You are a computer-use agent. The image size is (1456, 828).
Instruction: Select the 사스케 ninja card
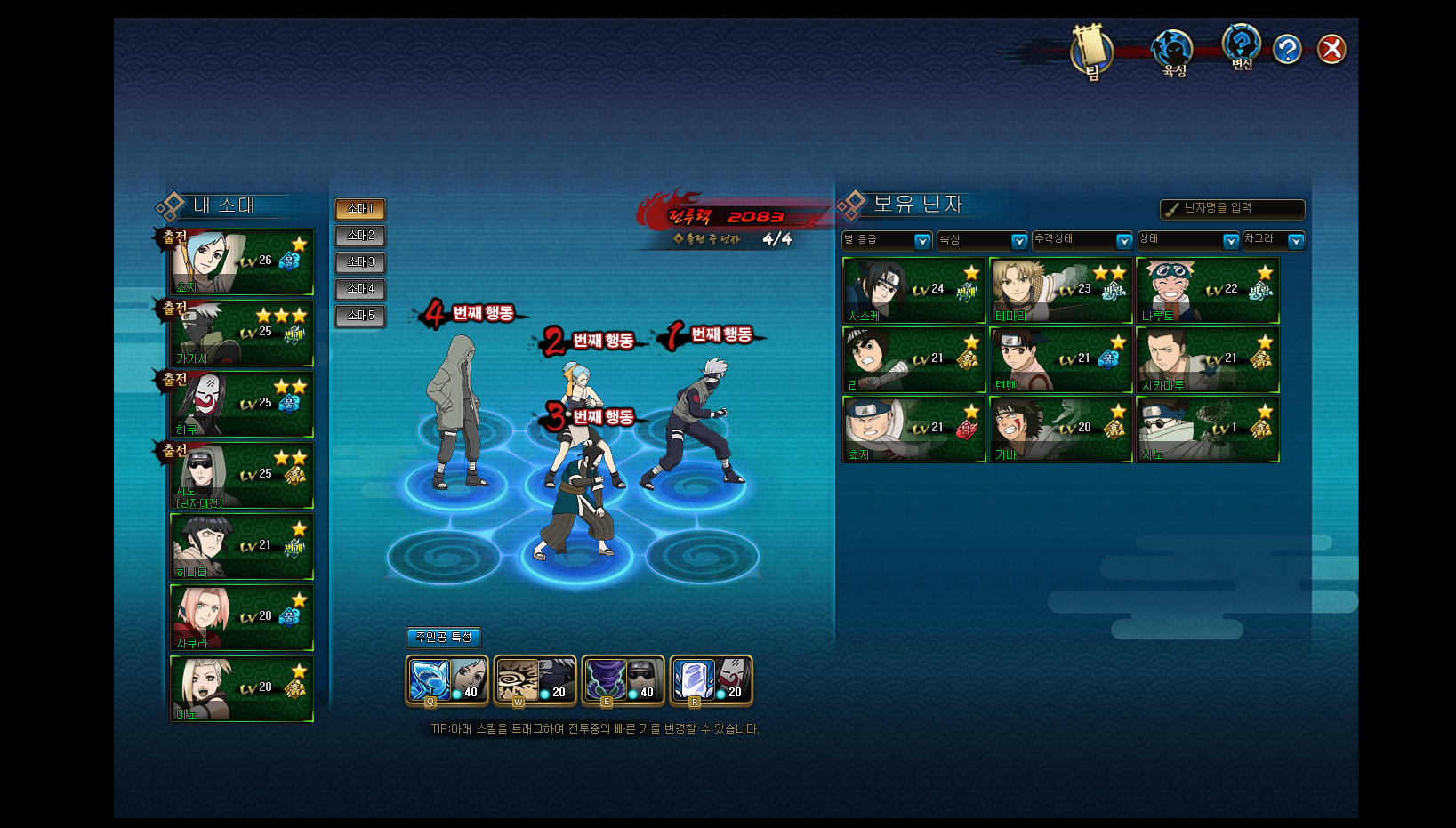pyautogui.click(x=914, y=291)
